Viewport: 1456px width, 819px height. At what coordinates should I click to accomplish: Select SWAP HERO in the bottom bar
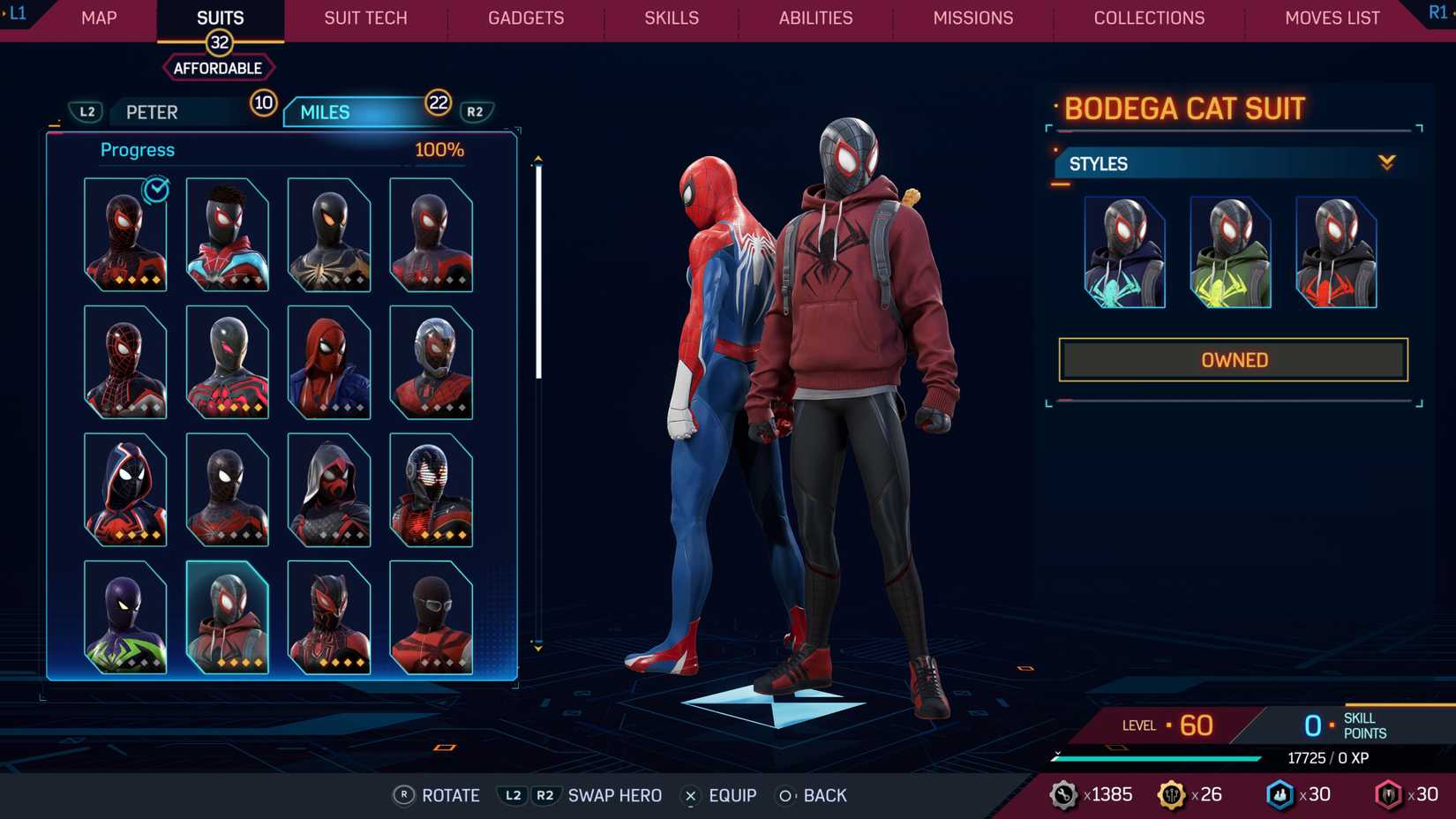click(x=615, y=795)
